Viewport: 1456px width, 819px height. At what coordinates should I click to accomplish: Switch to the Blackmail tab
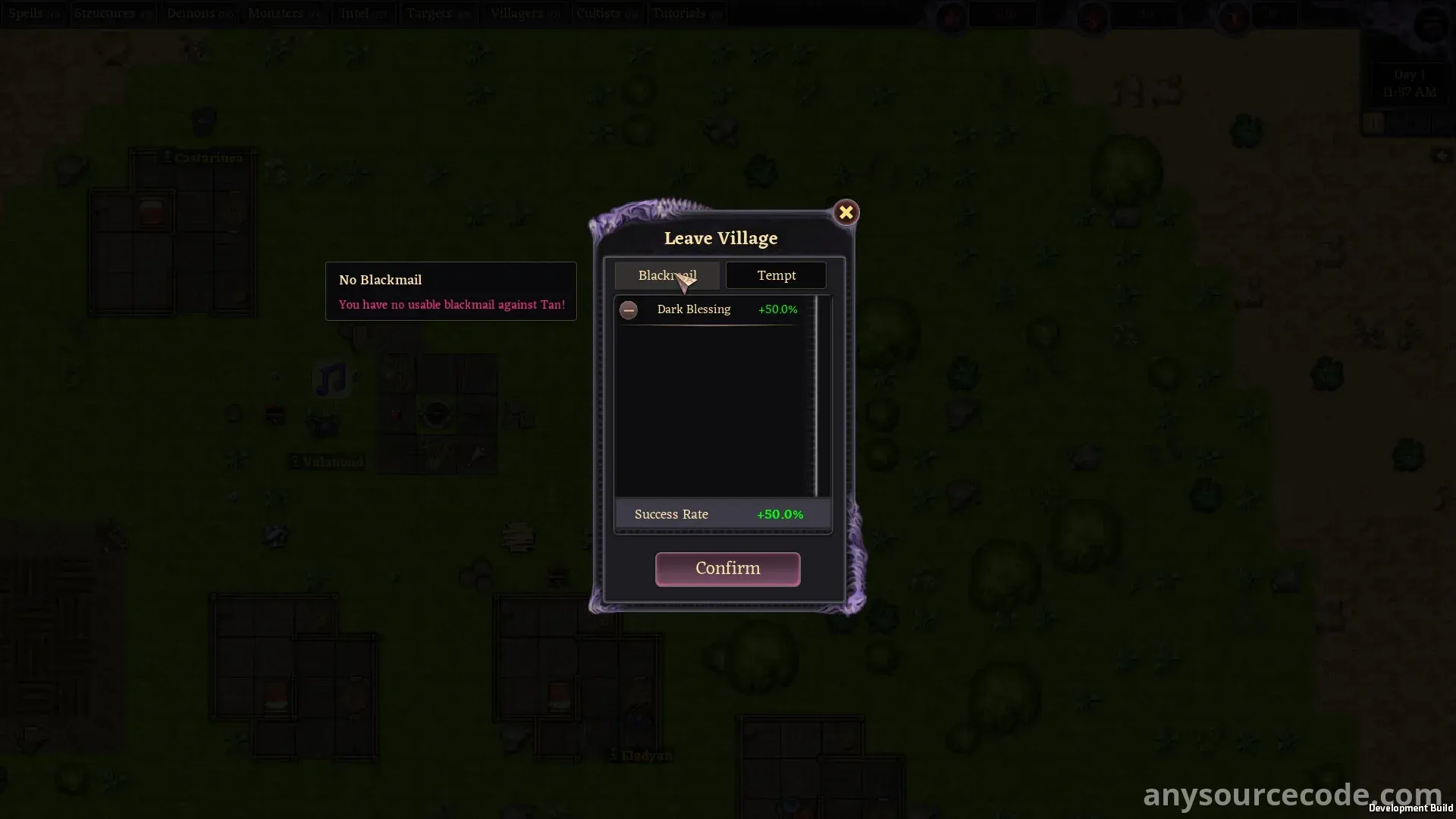tap(667, 275)
